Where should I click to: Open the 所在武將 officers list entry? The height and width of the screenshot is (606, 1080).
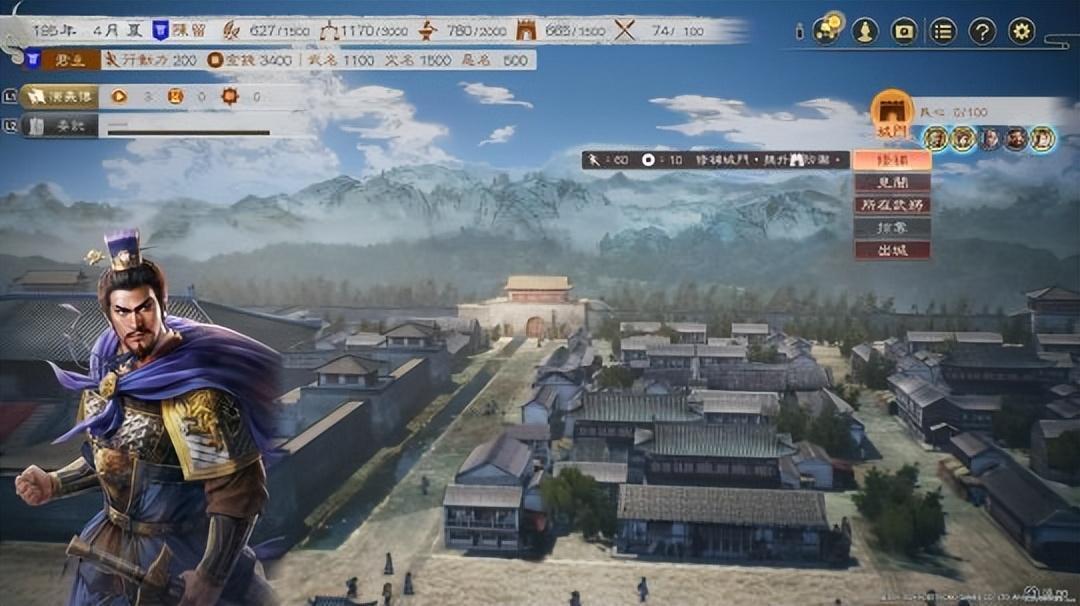[892, 205]
